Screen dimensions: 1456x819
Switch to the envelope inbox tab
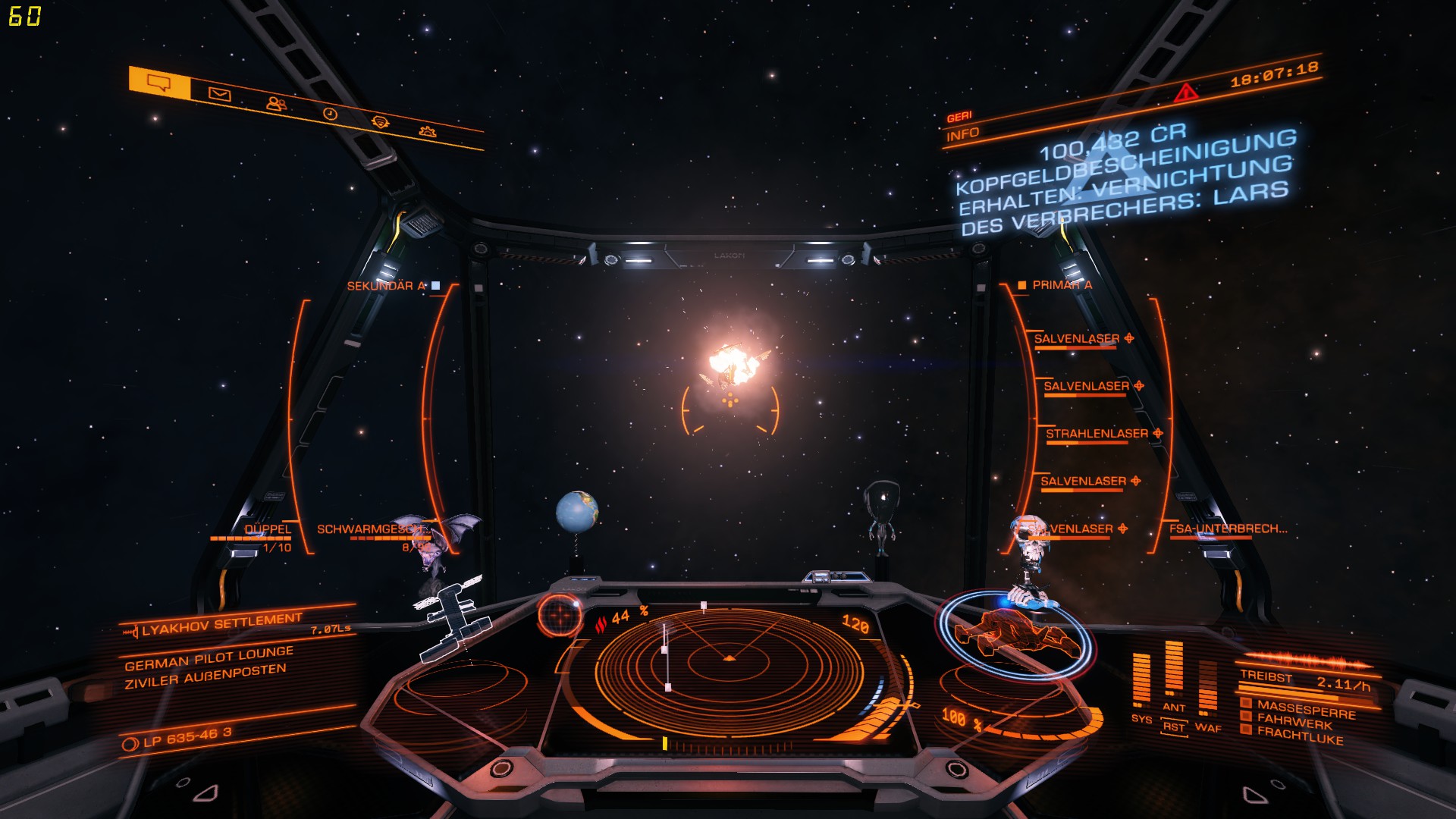click(x=219, y=94)
